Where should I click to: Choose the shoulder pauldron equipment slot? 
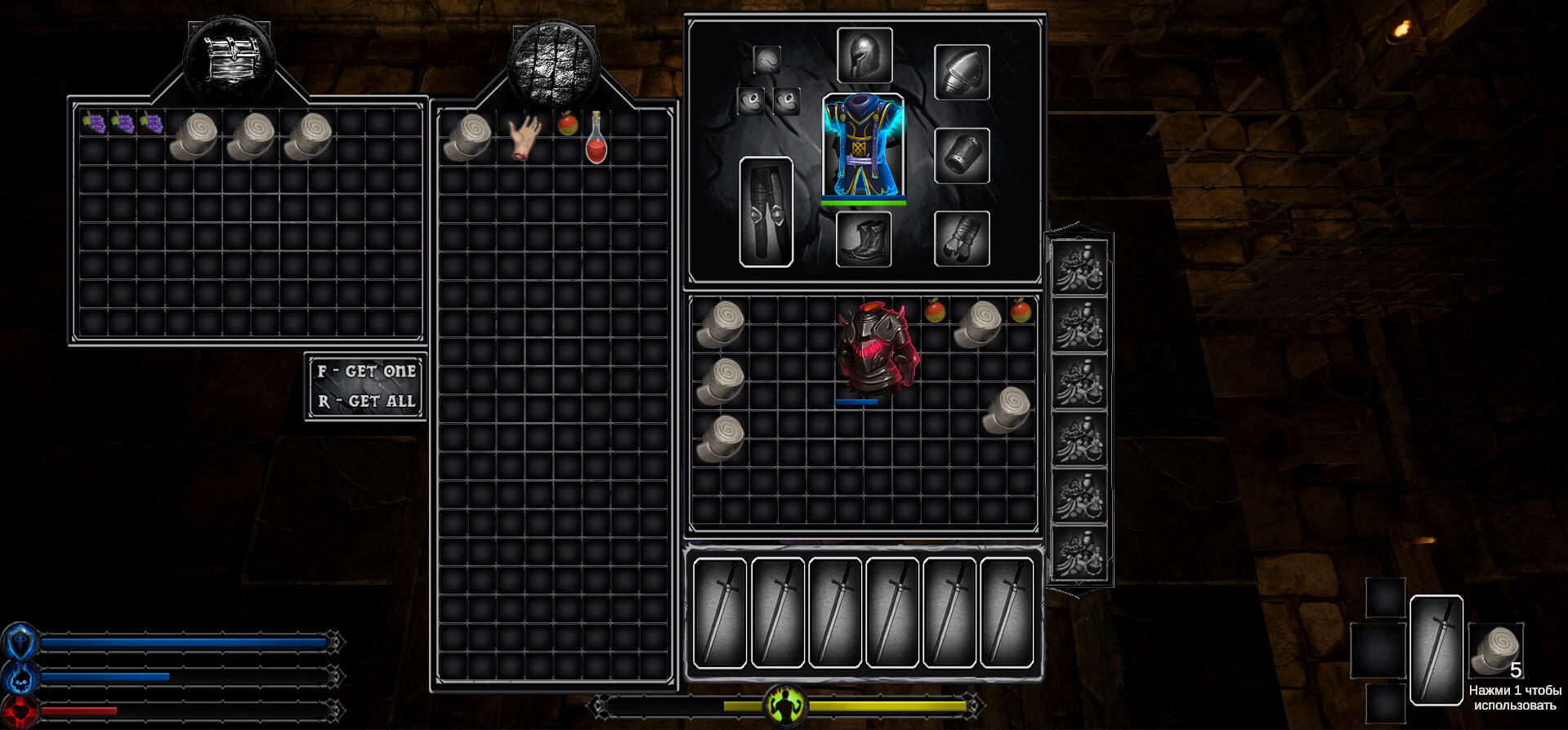962,72
